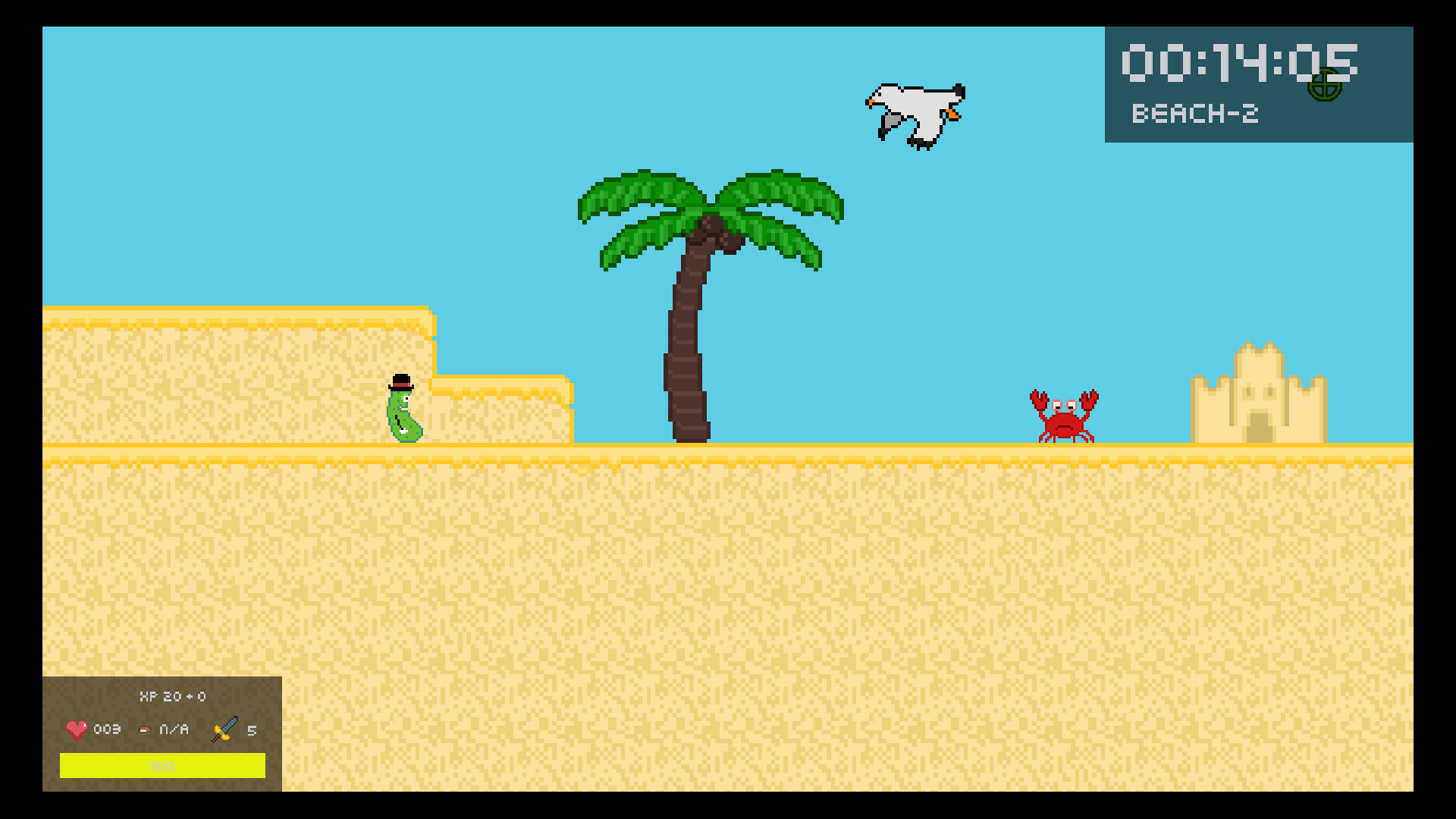Click the pickle player character
Viewport: 1456px width, 819px height.
(404, 417)
